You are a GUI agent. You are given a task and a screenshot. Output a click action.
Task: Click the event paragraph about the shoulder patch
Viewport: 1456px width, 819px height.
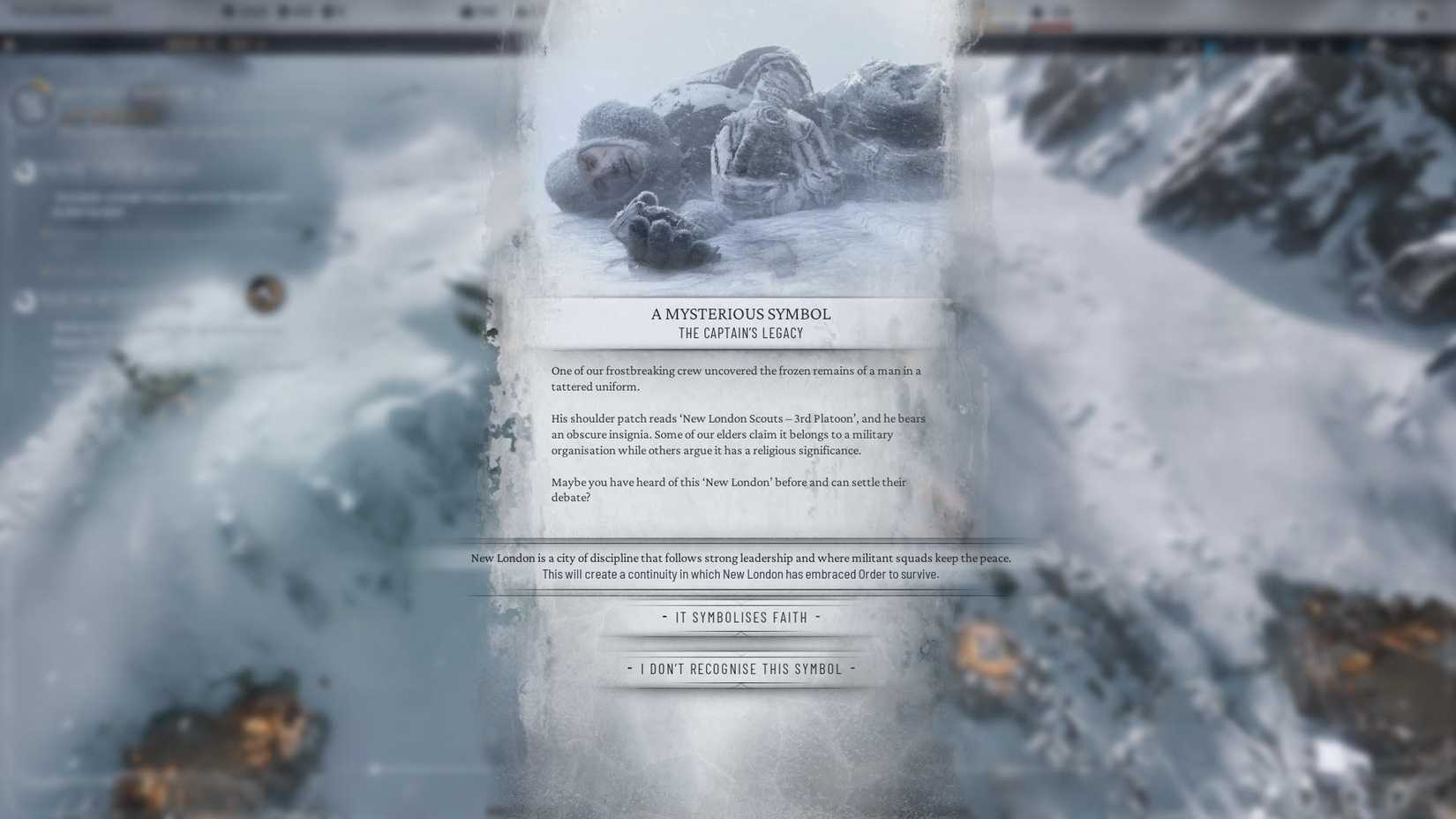(739, 433)
